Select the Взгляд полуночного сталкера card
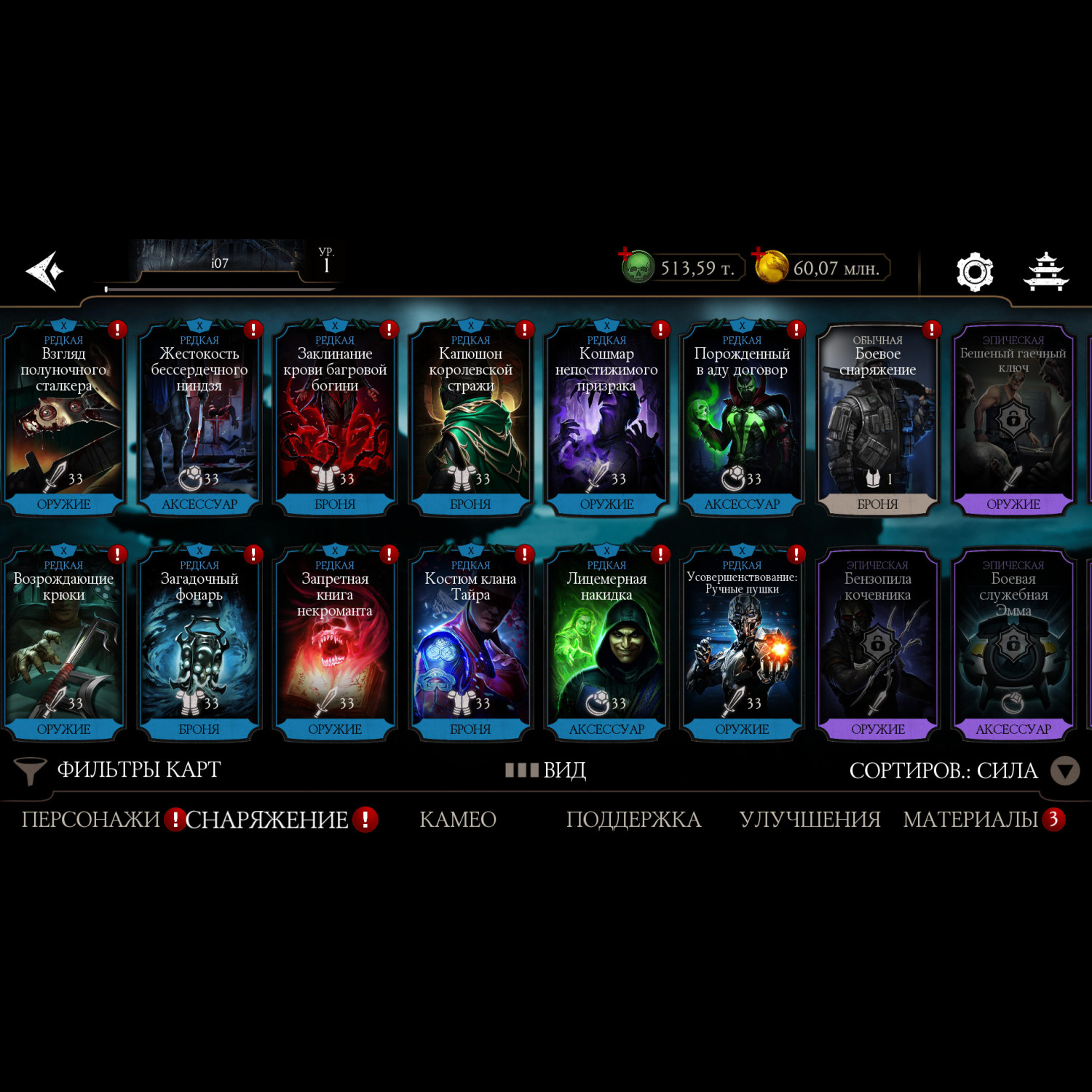The width and height of the screenshot is (1092, 1092). tap(64, 419)
